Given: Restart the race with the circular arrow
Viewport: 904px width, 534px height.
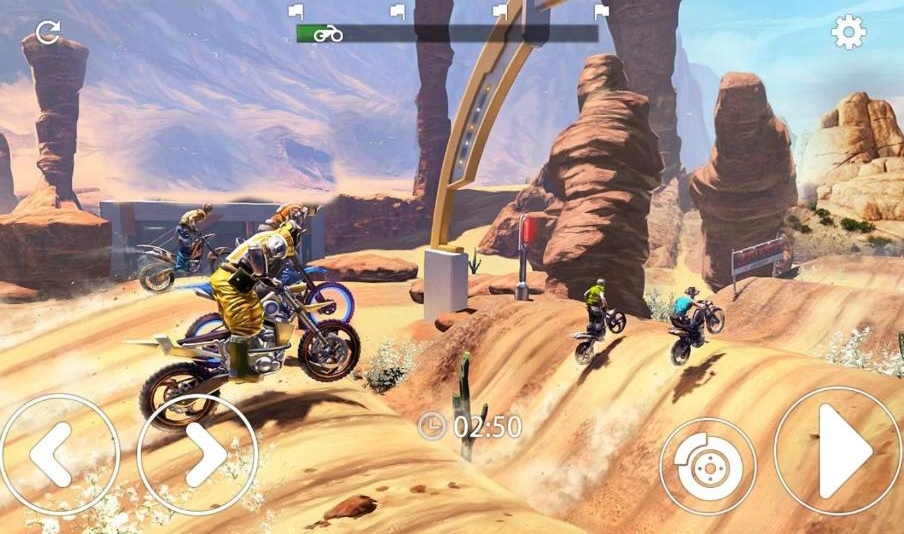Looking at the screenshot, I should (47, 32).
